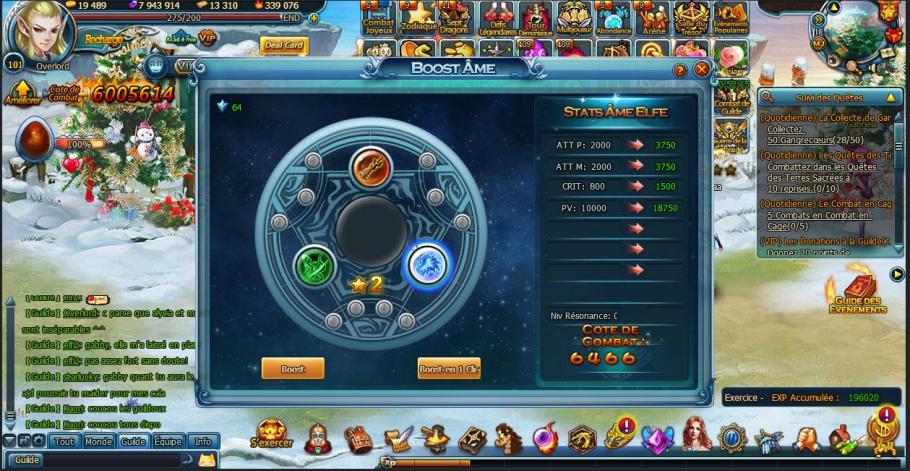
Task: Select the glowing blue soul orb
Action: 427,265
